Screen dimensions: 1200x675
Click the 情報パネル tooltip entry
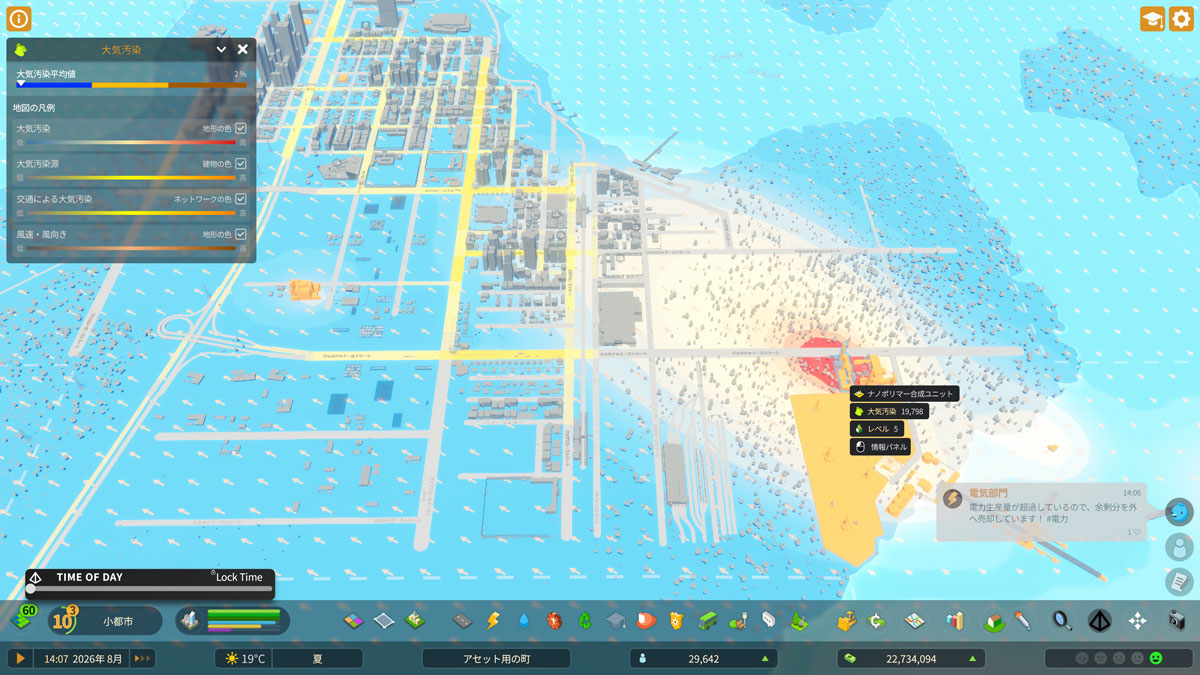[x=880, y=447]
